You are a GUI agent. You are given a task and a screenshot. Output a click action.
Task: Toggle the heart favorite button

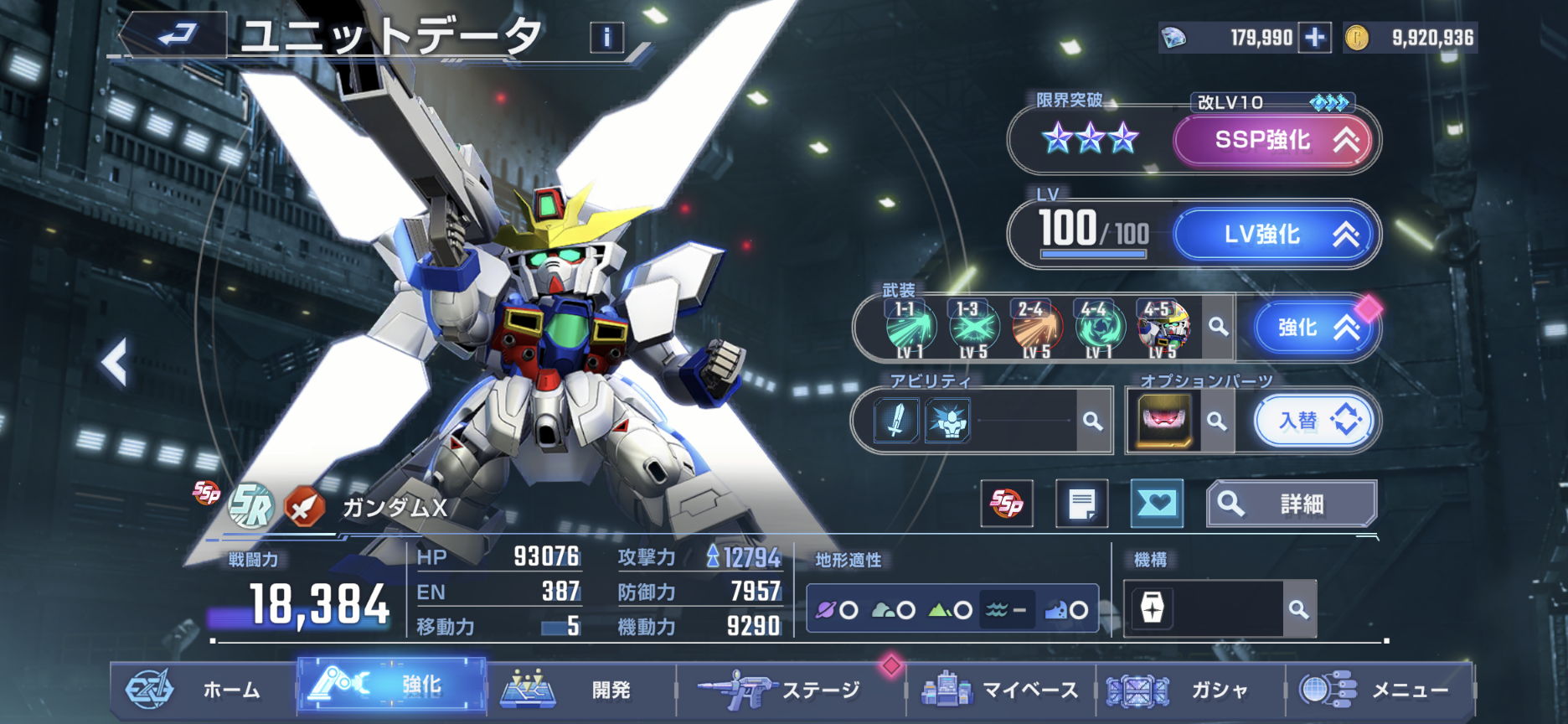pos(1157,504)
